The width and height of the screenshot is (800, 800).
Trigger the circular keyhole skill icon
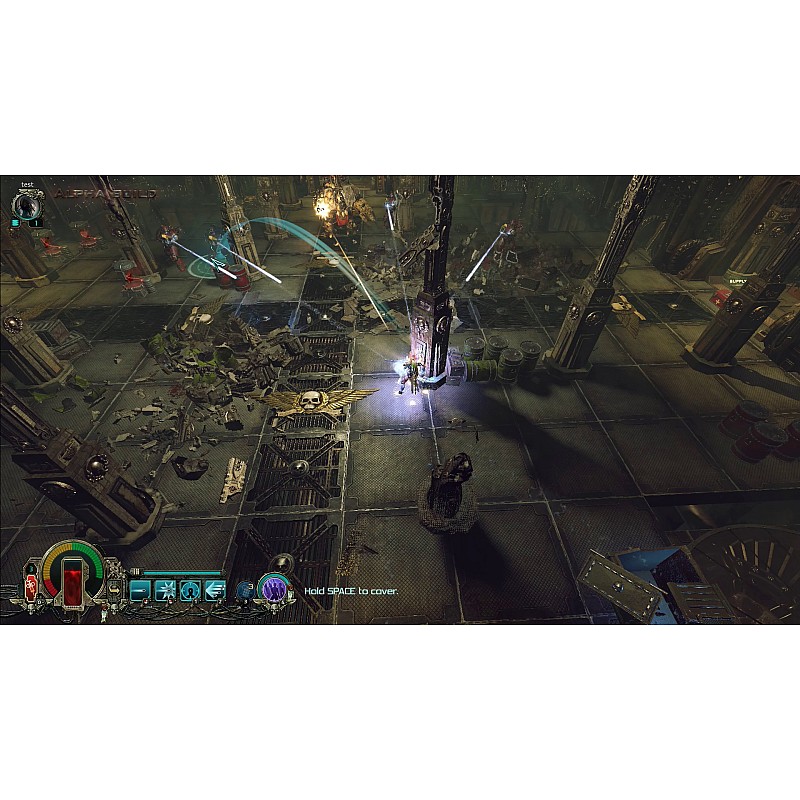(190, 589)
